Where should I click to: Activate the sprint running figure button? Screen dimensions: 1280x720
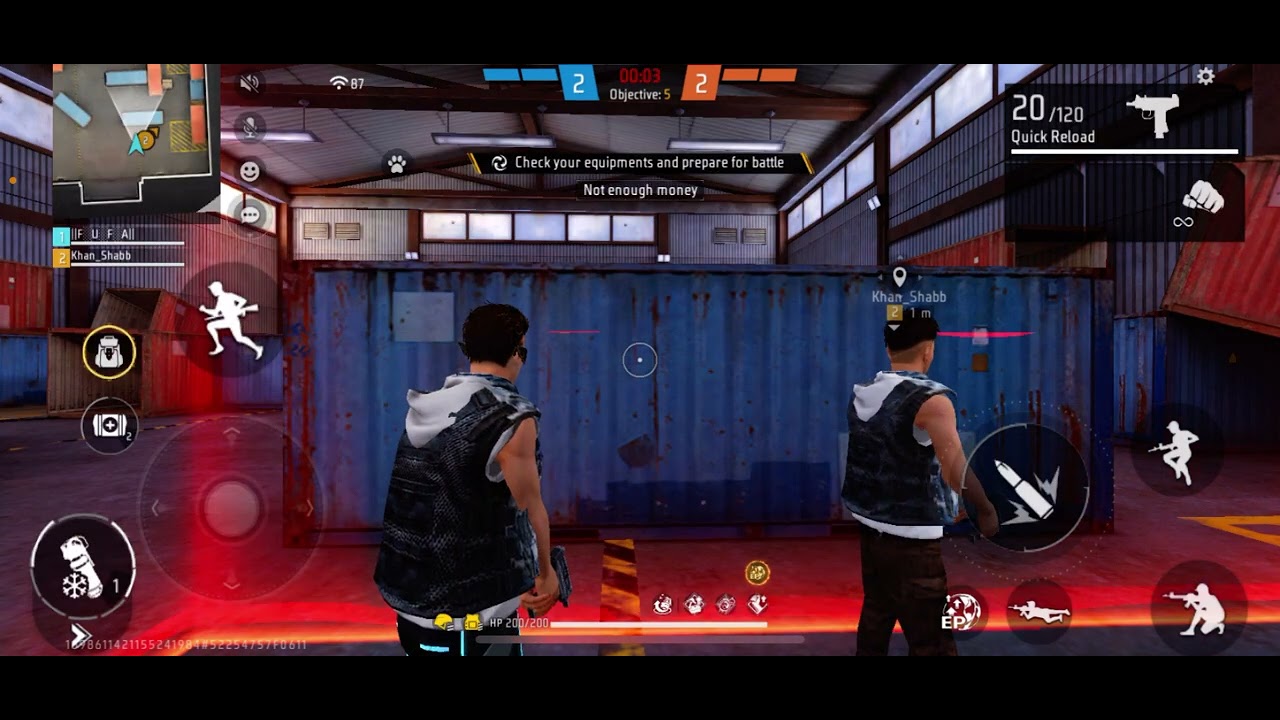coord(232,318)
